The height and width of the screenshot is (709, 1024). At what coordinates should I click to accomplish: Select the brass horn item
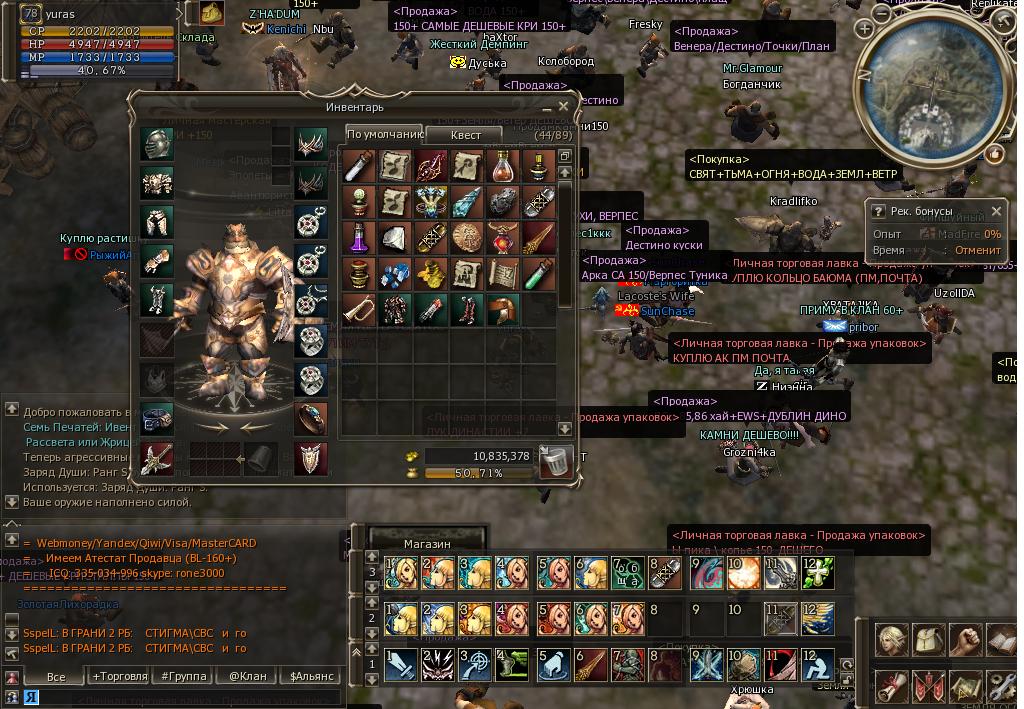(x=360, y=309)
